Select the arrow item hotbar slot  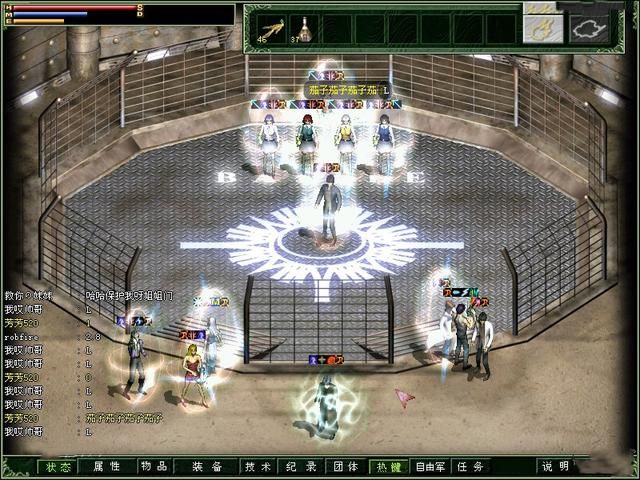271,28
